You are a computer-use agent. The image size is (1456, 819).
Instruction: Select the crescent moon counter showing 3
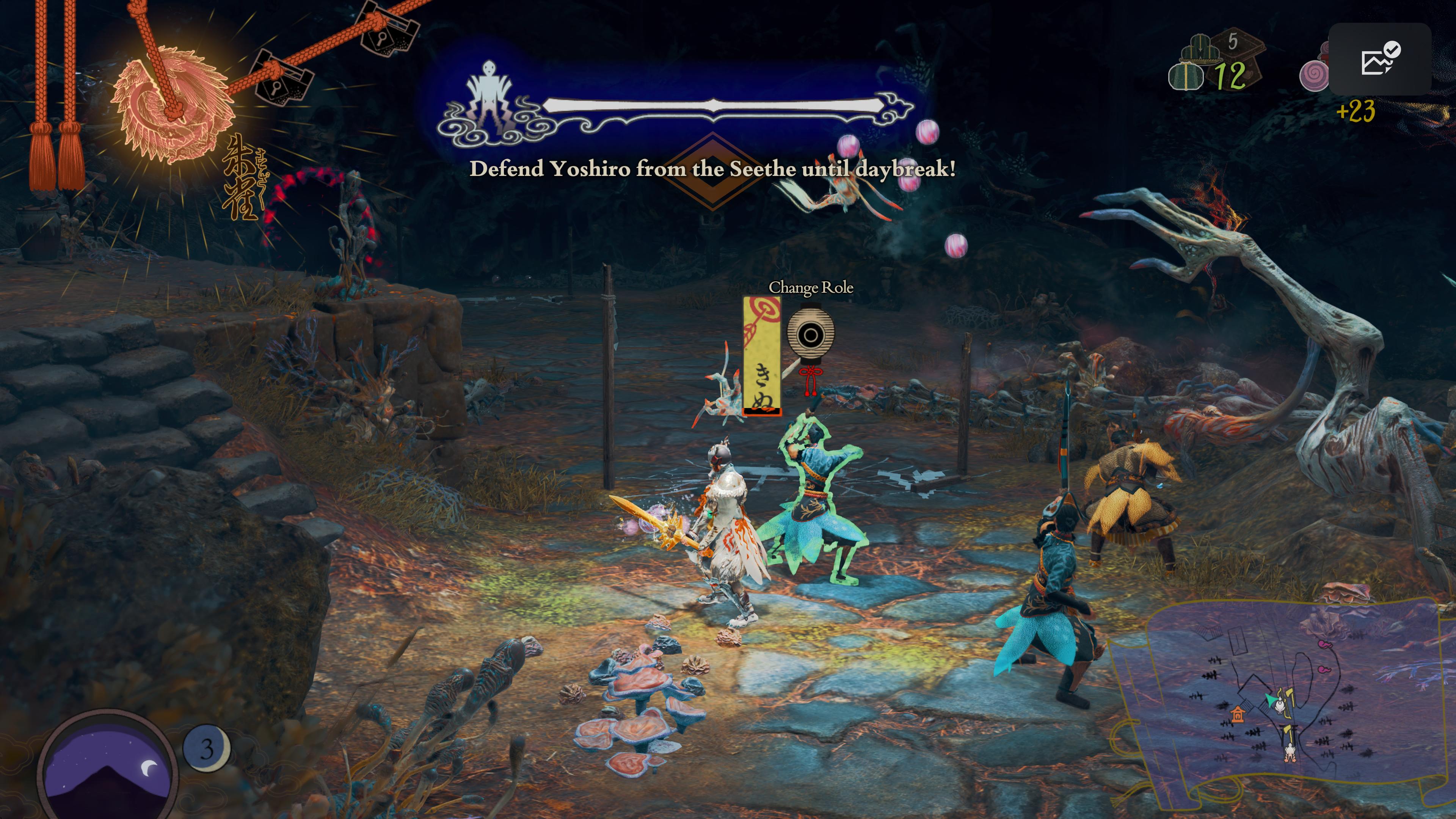tap(207, 748)
